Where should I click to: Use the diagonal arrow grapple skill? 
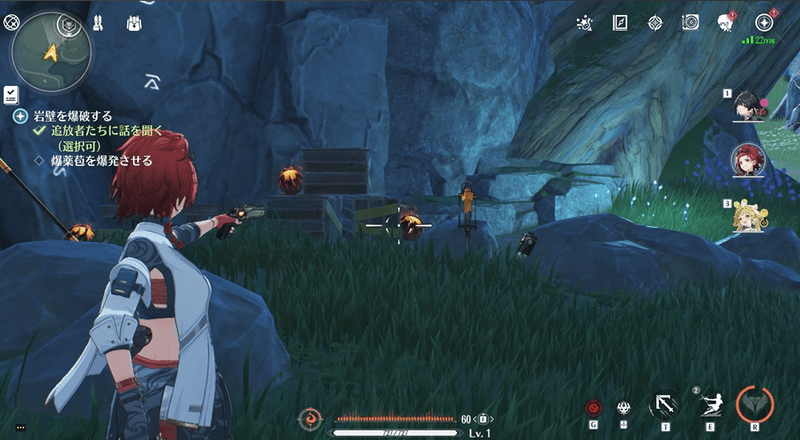pyautogui.click(x=662, y=405)
